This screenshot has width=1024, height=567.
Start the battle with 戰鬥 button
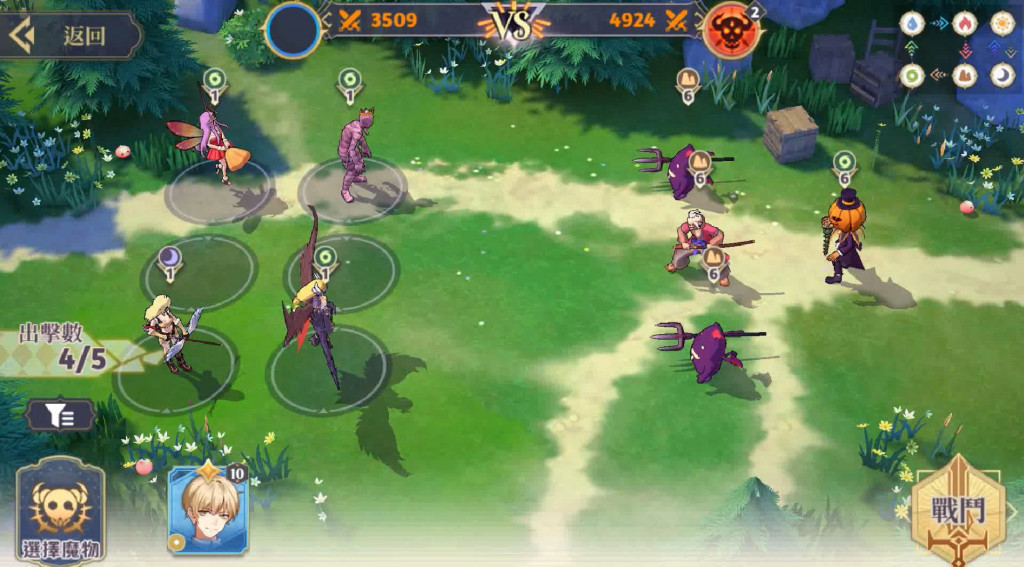(x=956, y=512)
